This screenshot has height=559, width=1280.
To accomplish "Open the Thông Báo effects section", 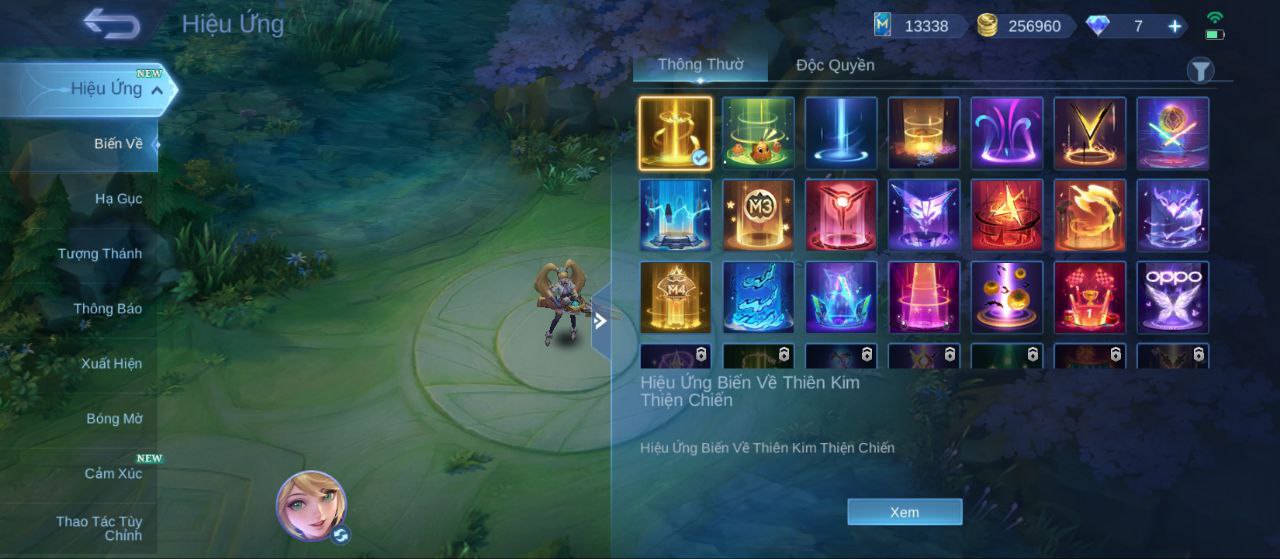I will click(107, 308).
